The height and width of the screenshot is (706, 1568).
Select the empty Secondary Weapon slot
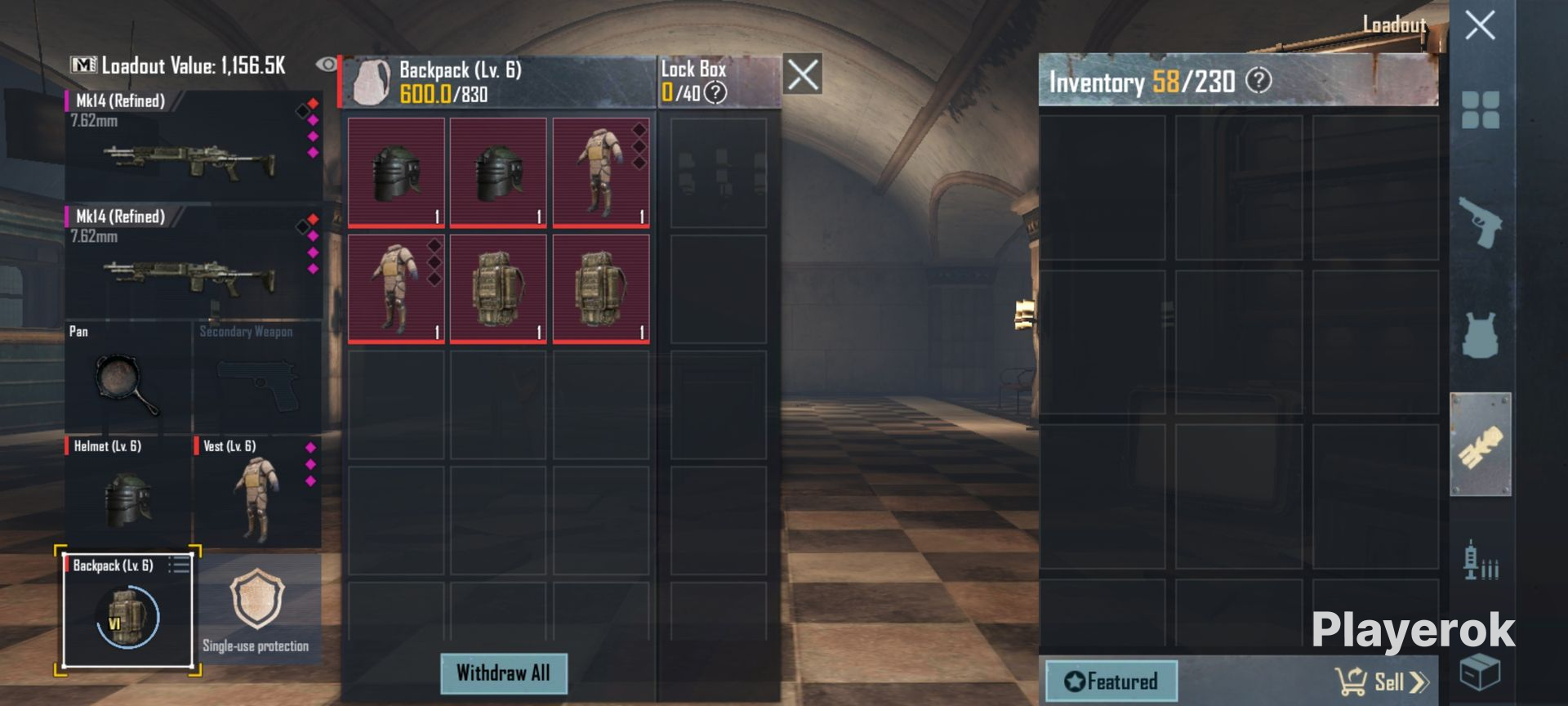(x=257, y=377)
